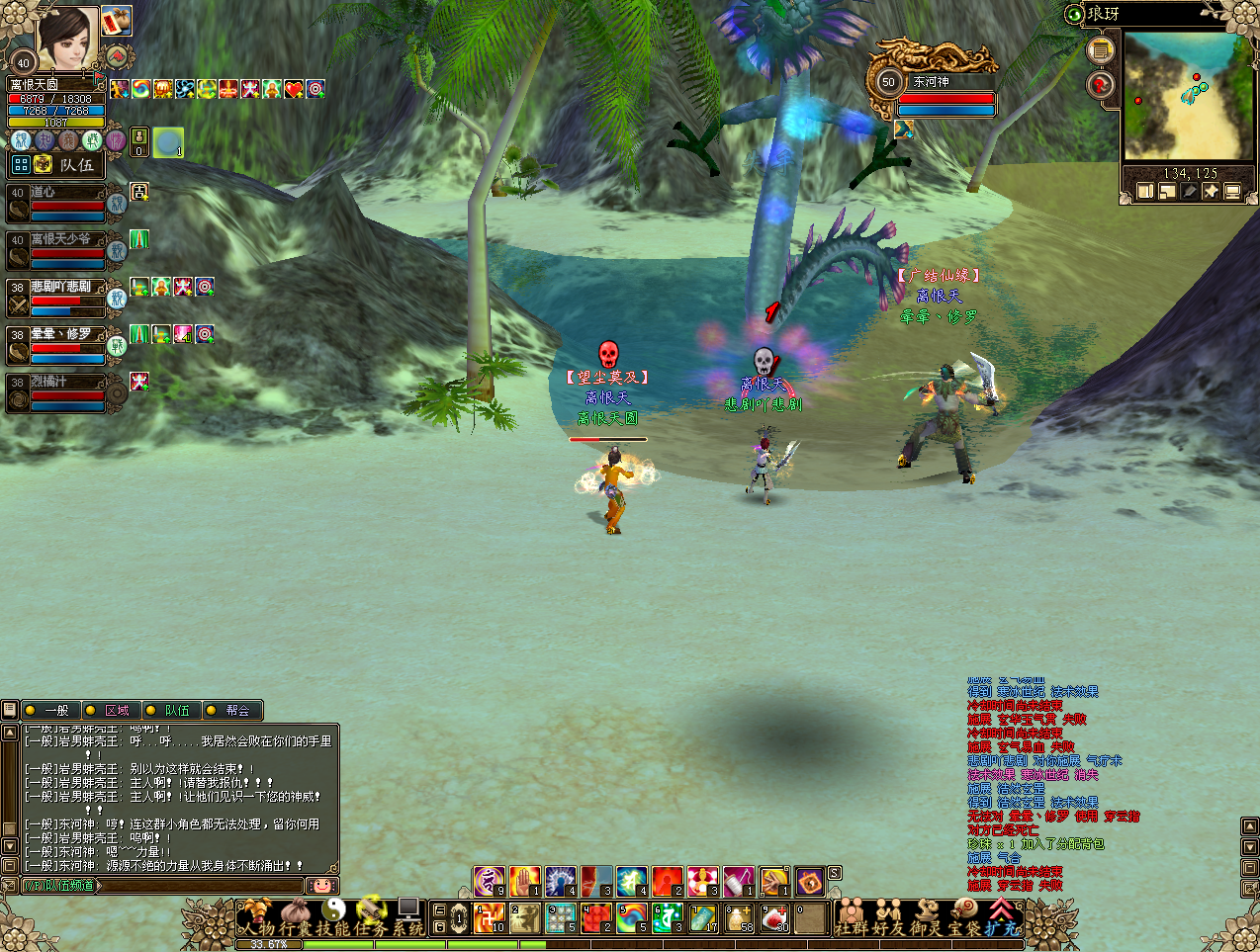Open the scroll notes button beside minimap

tap(1100, 50)
